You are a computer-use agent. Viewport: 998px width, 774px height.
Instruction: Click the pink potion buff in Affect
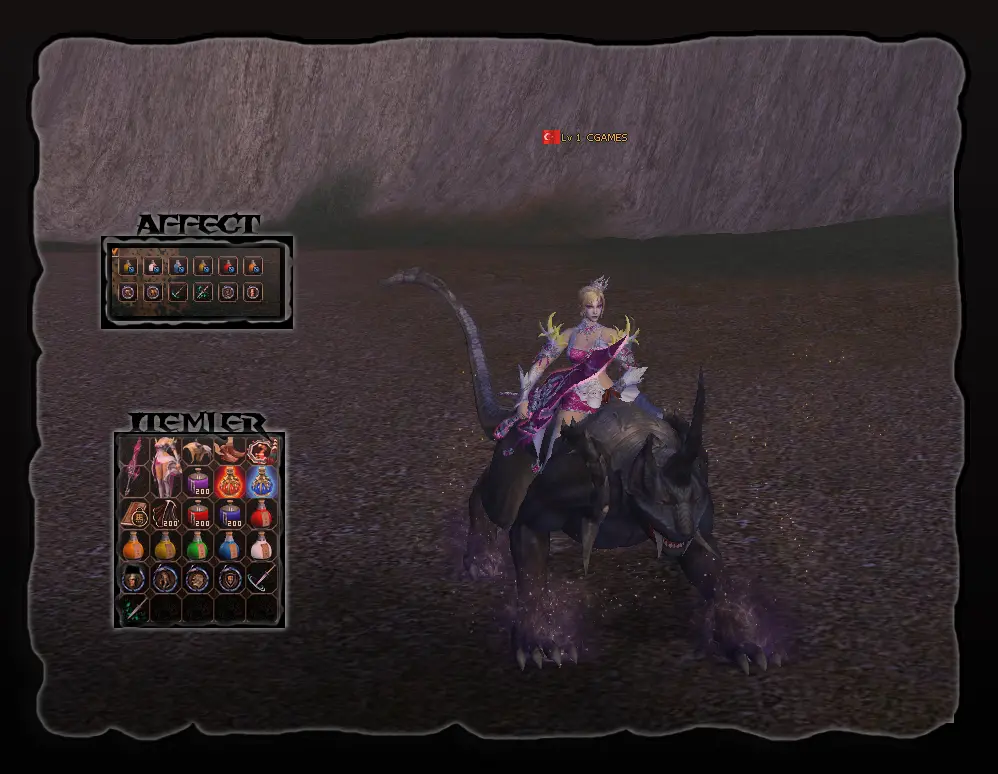153,267
